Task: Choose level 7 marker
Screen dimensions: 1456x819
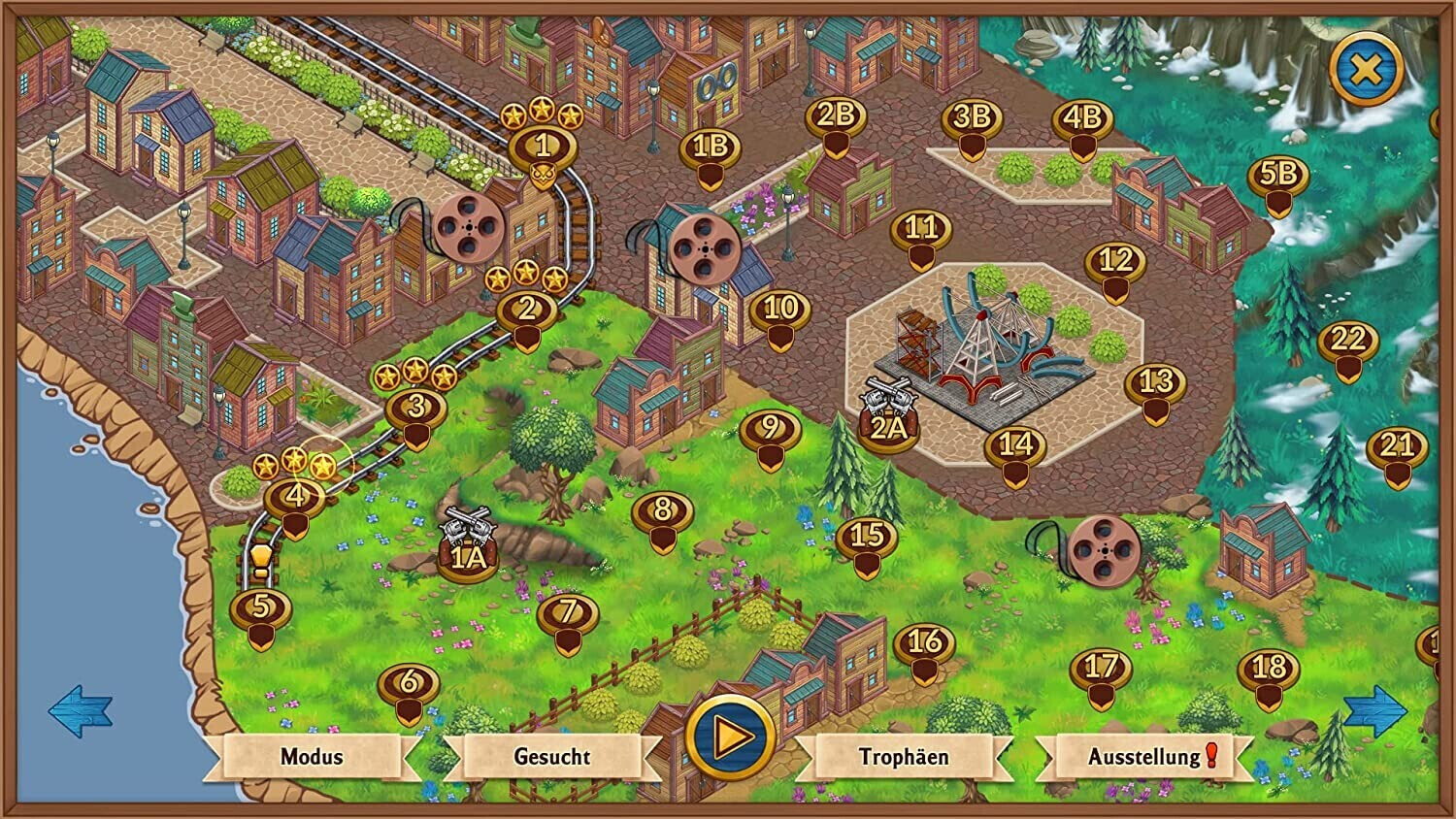Action: pos(568,614)
